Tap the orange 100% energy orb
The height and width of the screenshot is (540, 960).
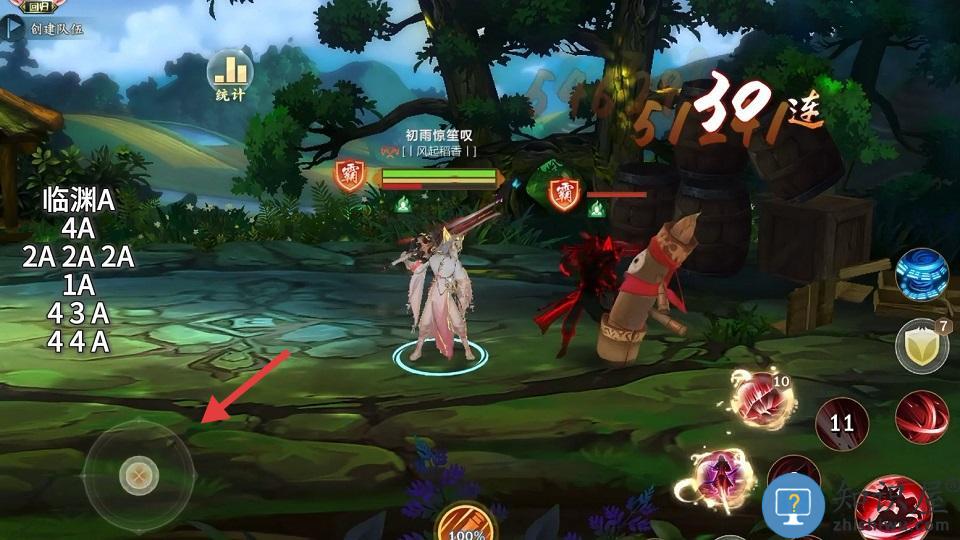[x=466, y=523]
